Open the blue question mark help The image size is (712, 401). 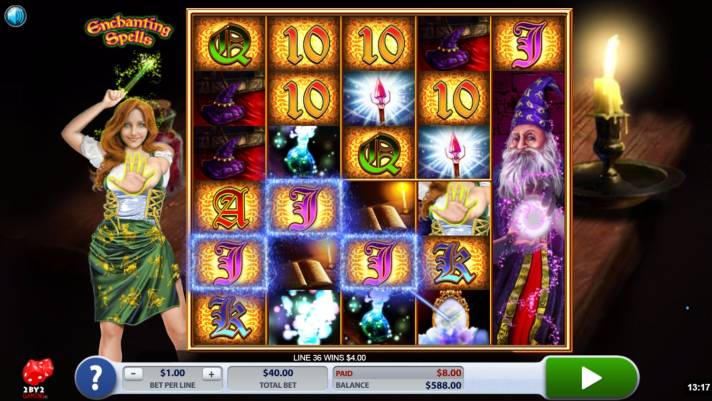click(95, 378)
